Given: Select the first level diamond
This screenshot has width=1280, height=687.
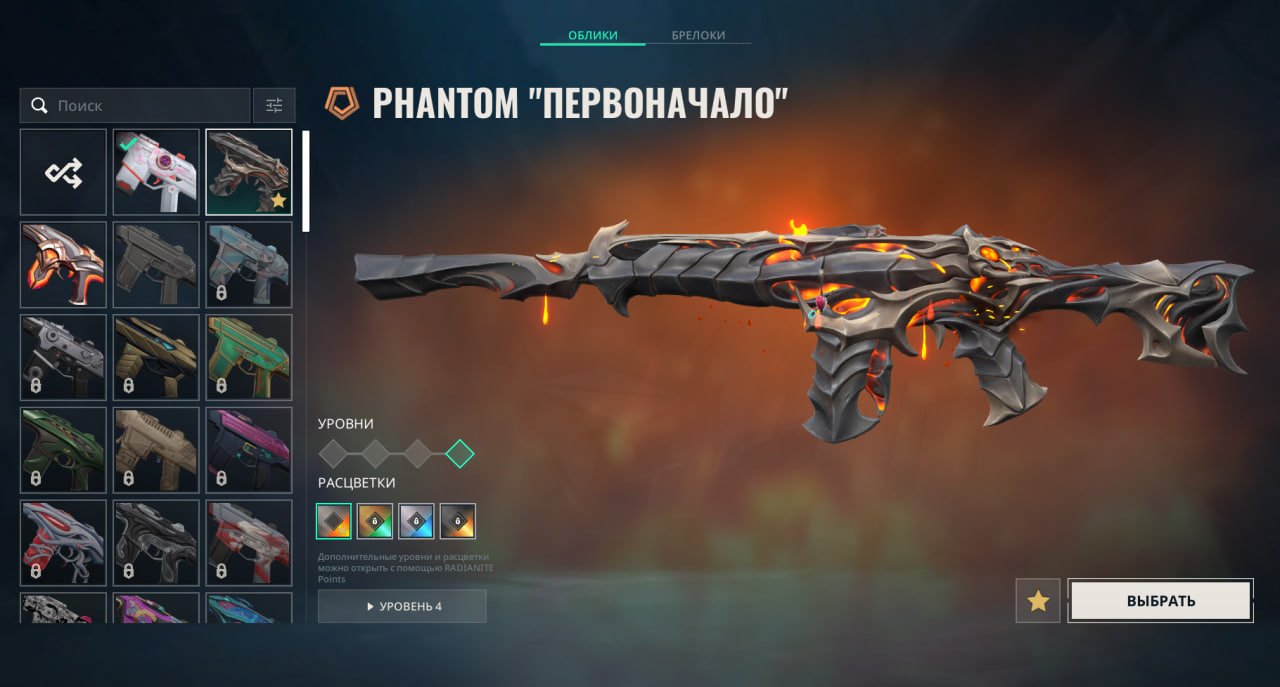Looking at the screenshot, I should [333, 454].
